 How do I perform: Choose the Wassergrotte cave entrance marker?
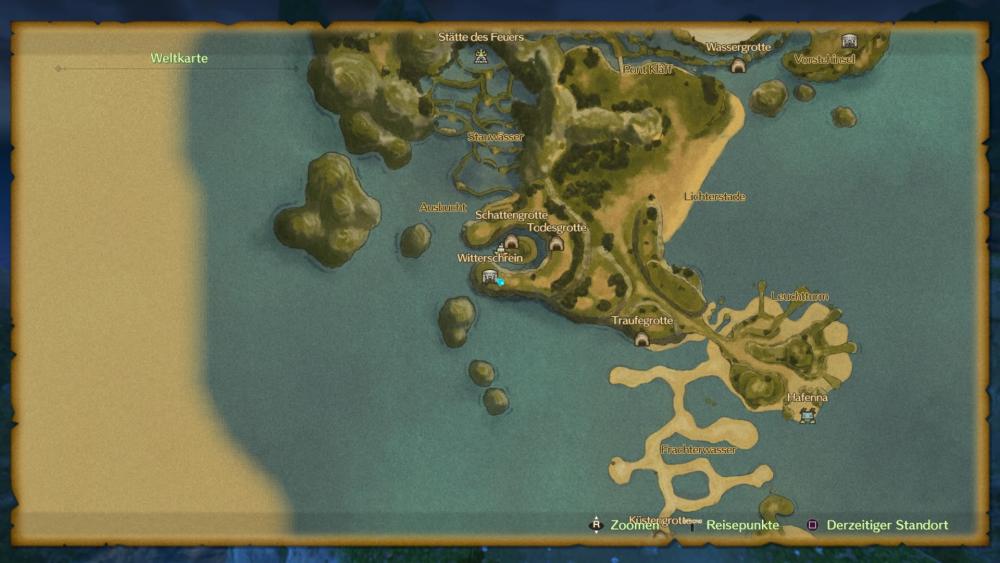738,66
